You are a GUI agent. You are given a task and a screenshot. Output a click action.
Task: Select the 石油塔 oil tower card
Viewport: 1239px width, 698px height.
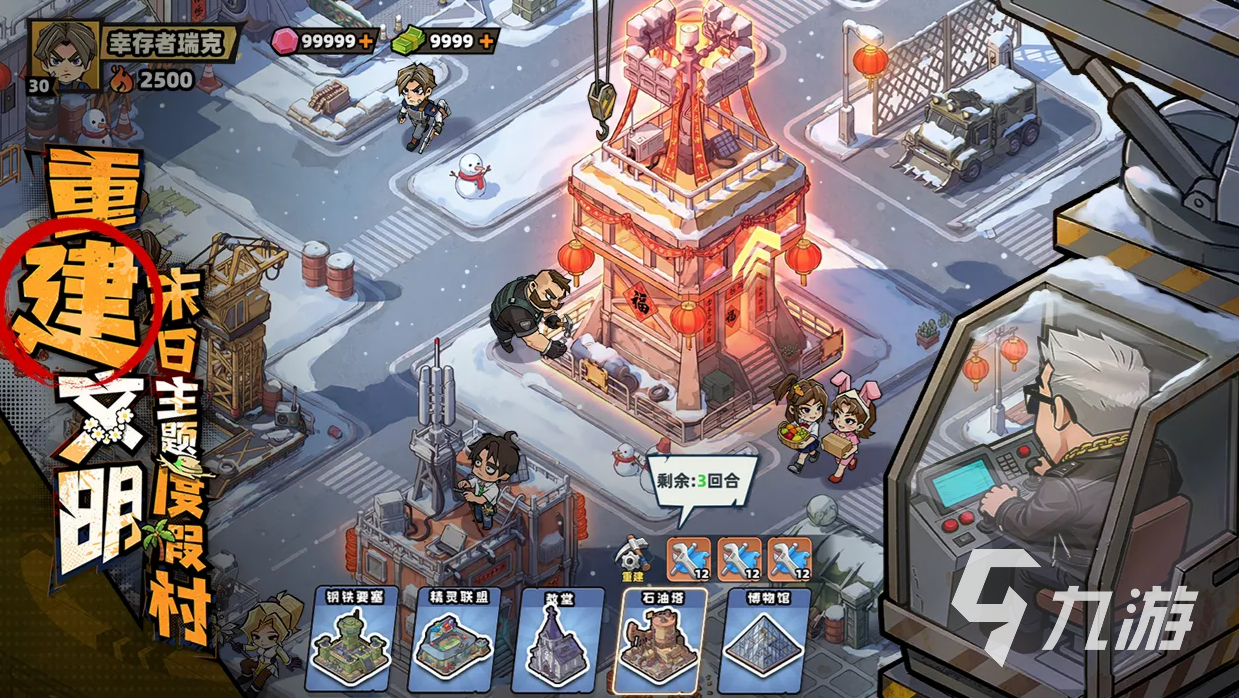tap(659, 639)
